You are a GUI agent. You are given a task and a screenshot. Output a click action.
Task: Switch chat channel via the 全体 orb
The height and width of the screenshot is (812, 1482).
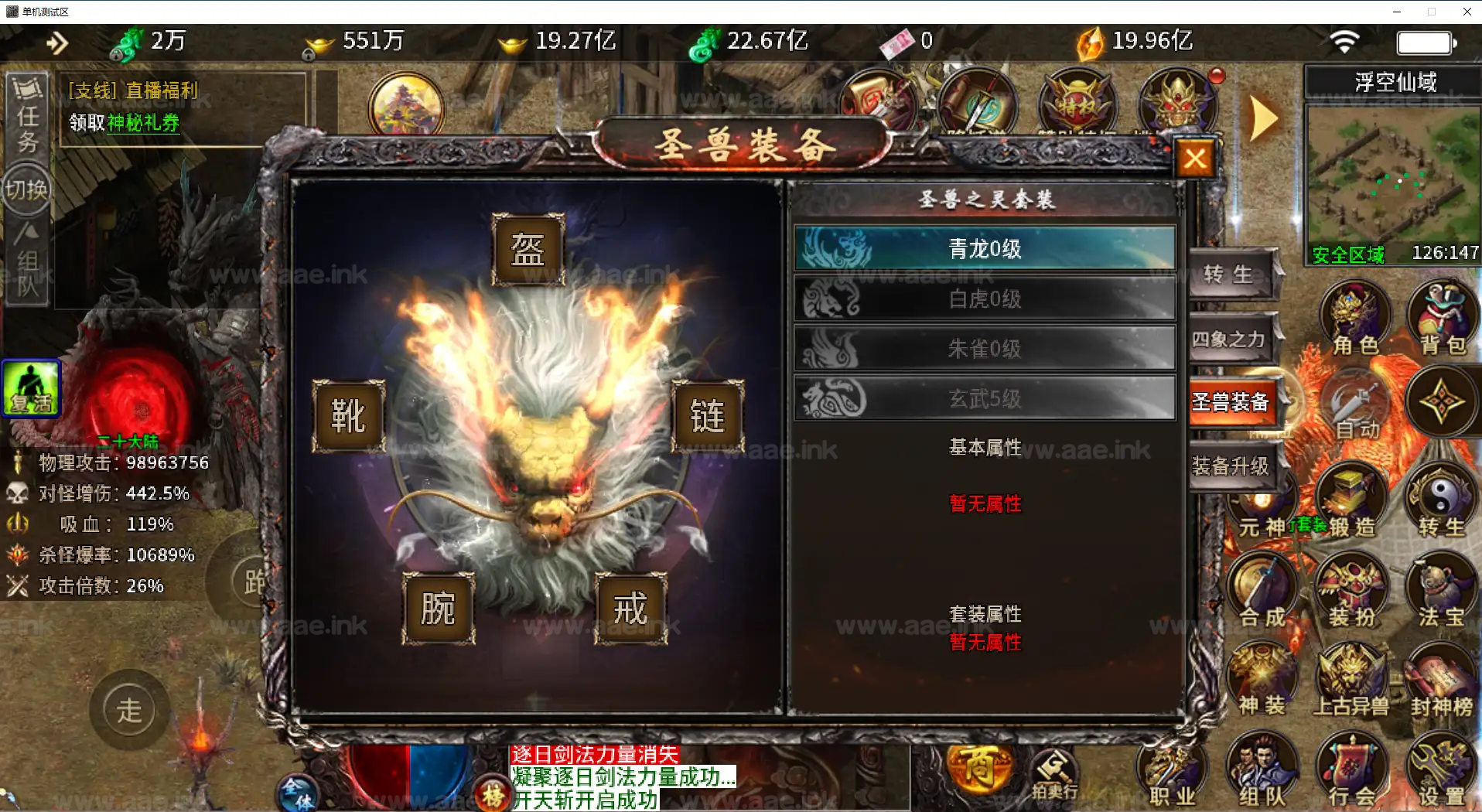(x=296, y=793)
